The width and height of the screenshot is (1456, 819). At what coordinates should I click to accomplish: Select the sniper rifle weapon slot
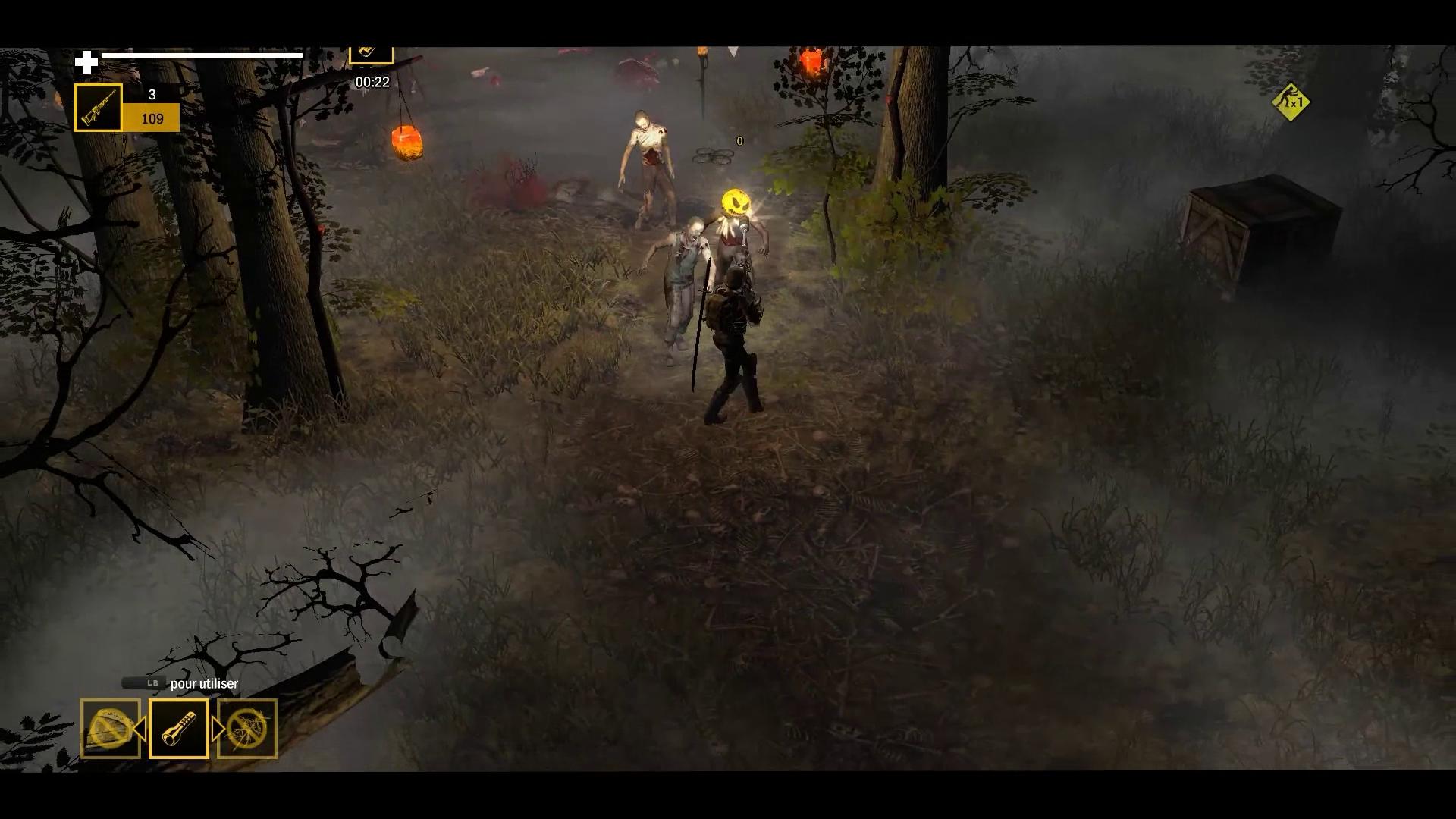pyautogui.click(x=99, y=108)
